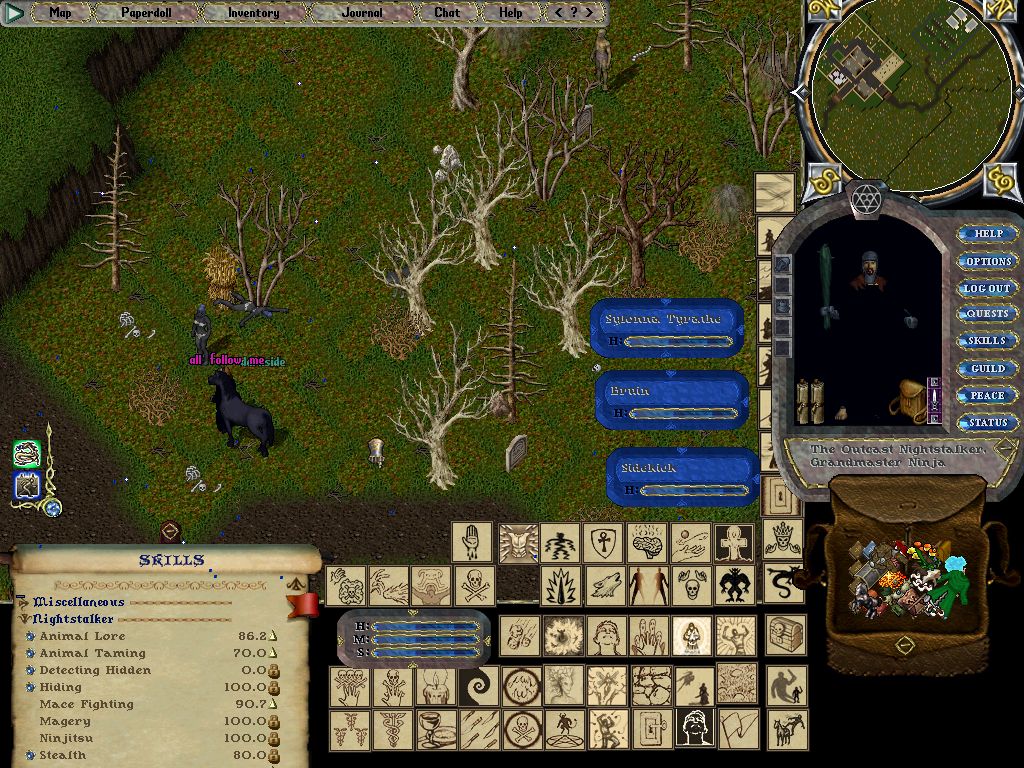The image size is (1024, 768).
Task: Open the STATUS button on the paperdoll
Action: point(988,423)
